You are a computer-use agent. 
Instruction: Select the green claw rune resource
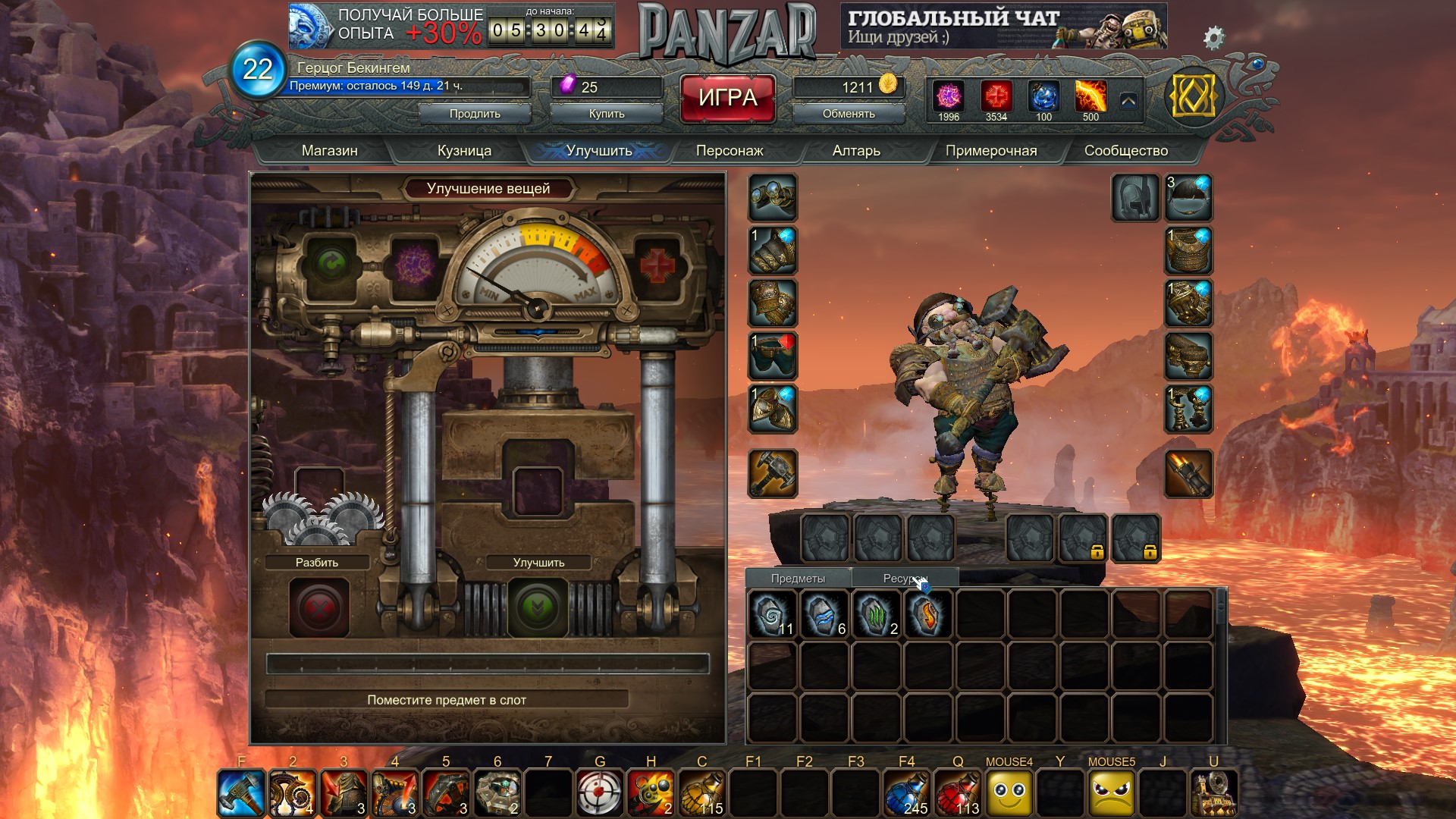877,614
